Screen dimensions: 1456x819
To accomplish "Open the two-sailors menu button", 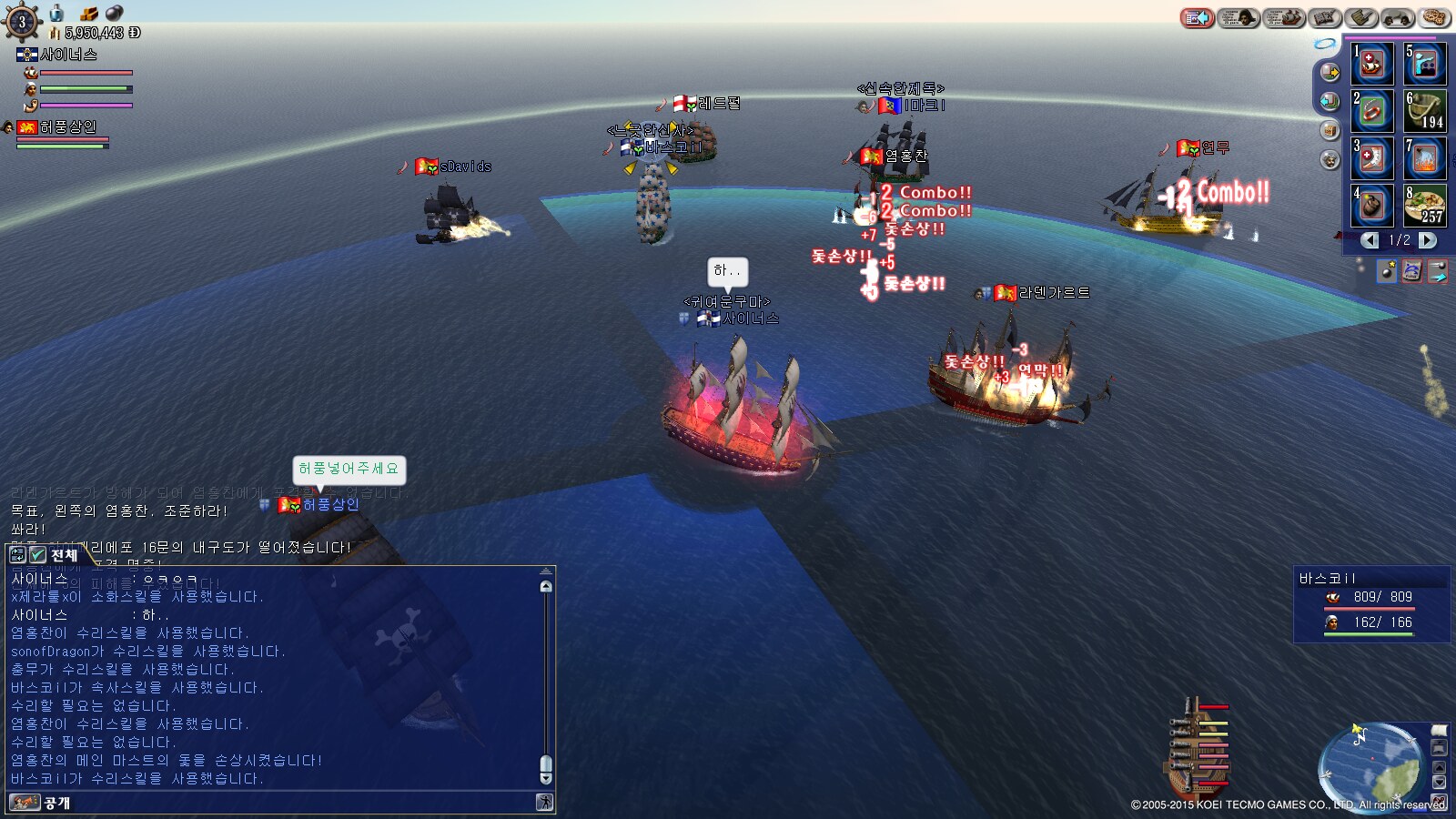I will point(1398,17).
